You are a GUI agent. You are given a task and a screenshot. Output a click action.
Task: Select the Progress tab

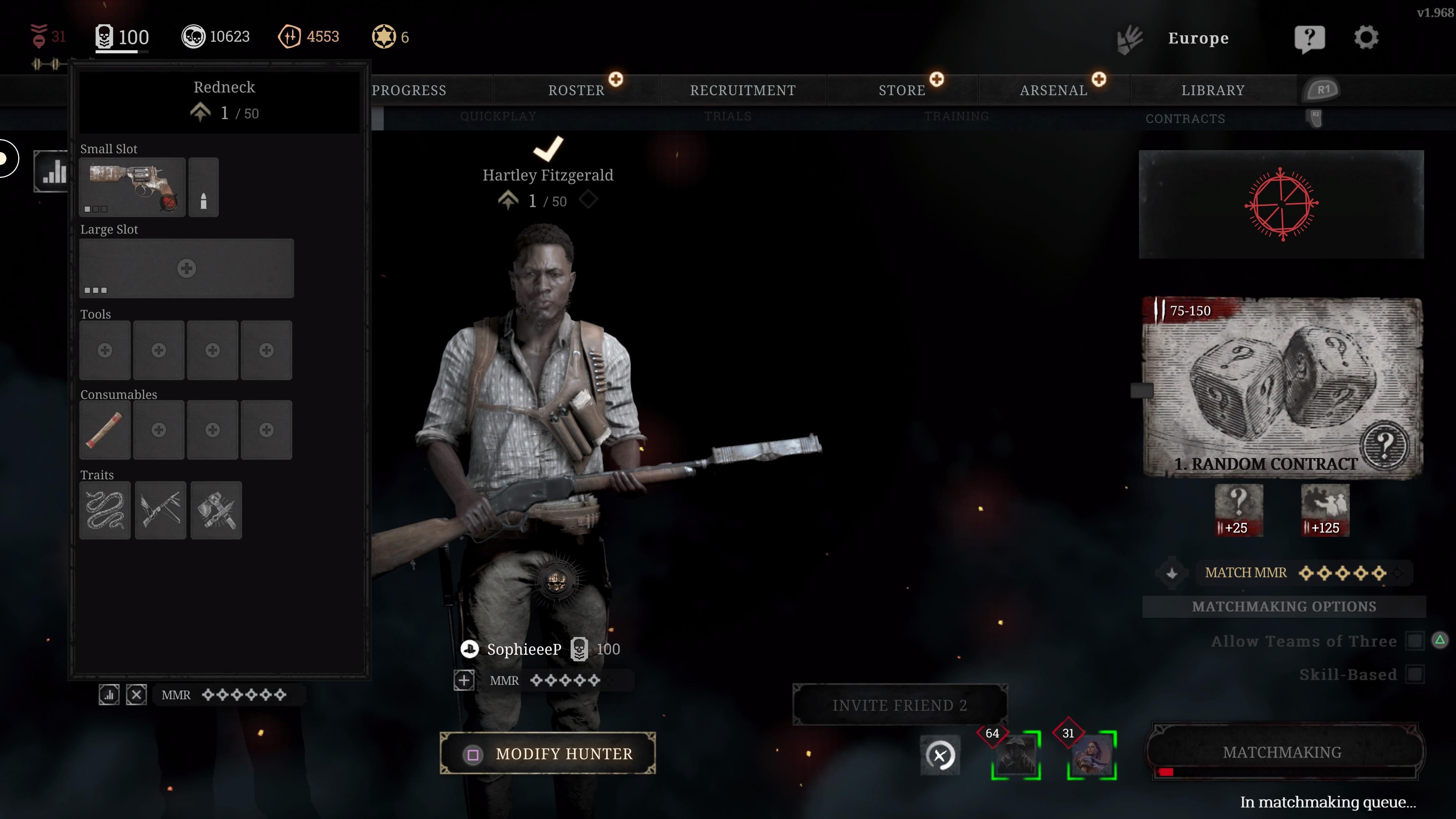click(409, 90)
